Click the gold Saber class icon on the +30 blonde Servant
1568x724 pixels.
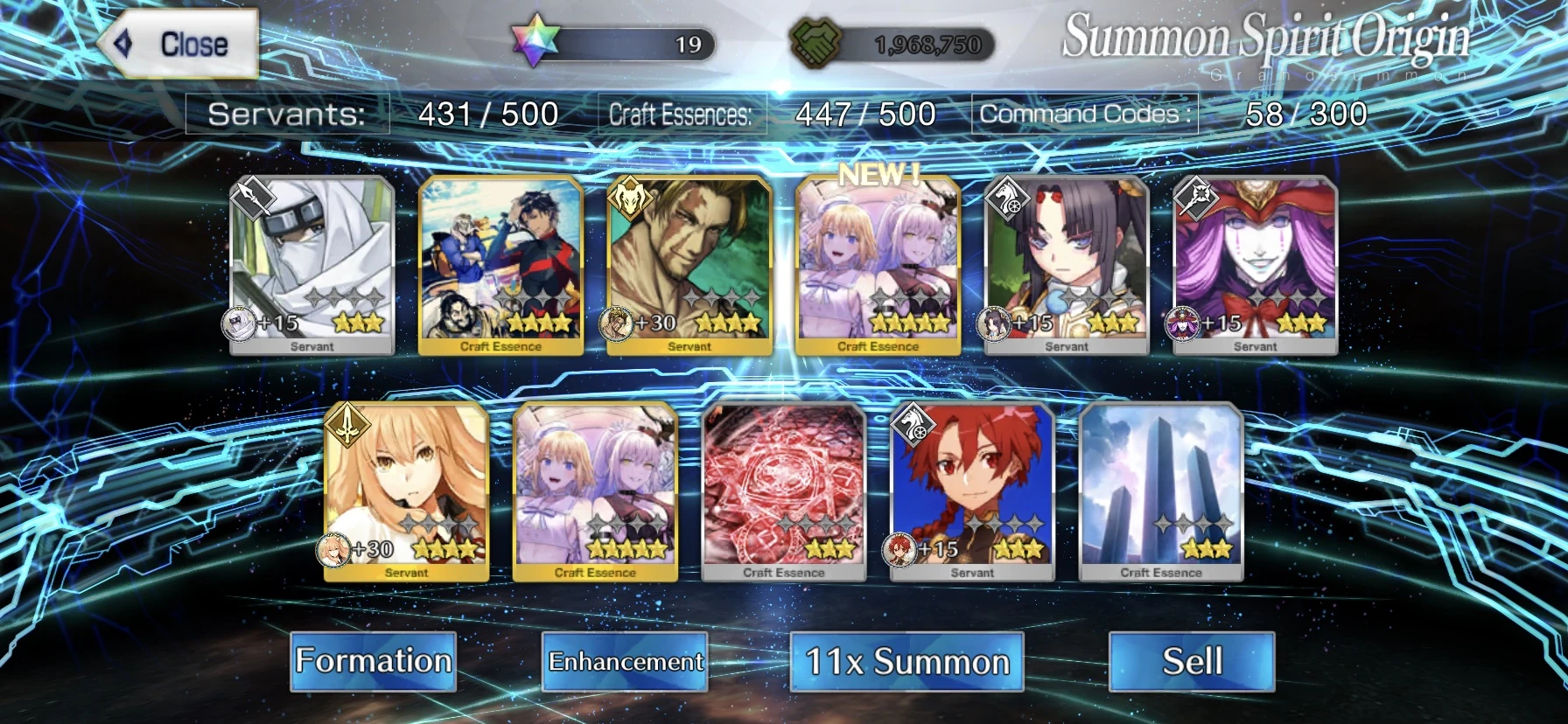click(347, 425)
